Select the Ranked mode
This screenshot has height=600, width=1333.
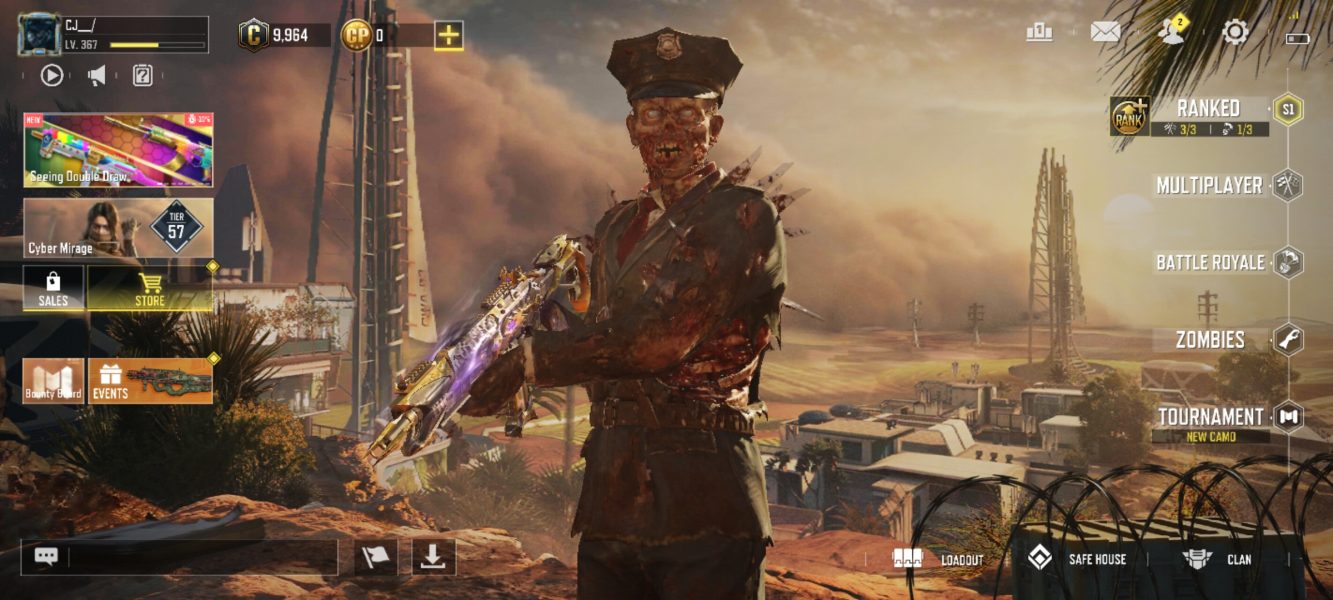(1210, 109)
